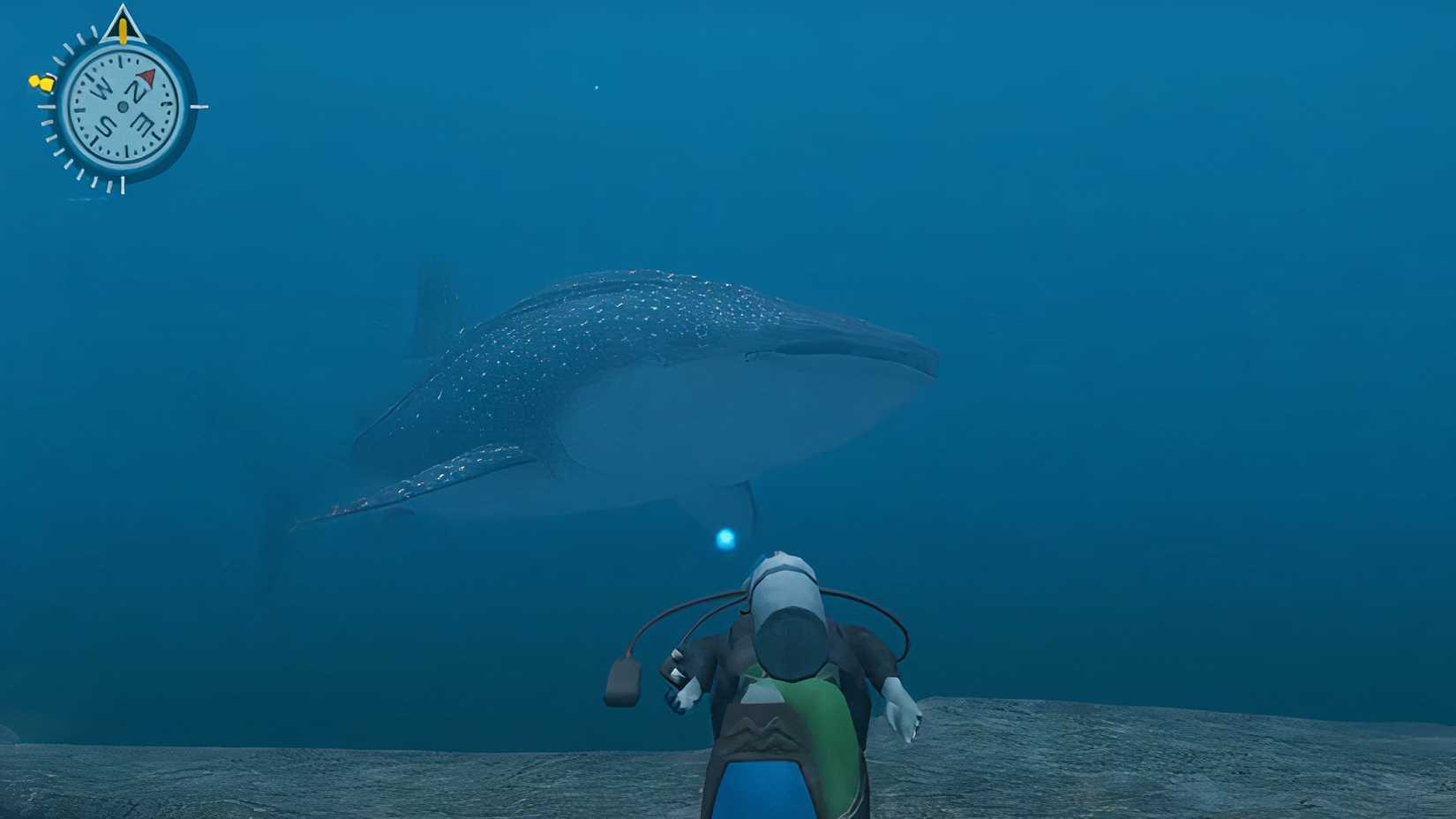Click the N label on the compass face

[136, 87]
